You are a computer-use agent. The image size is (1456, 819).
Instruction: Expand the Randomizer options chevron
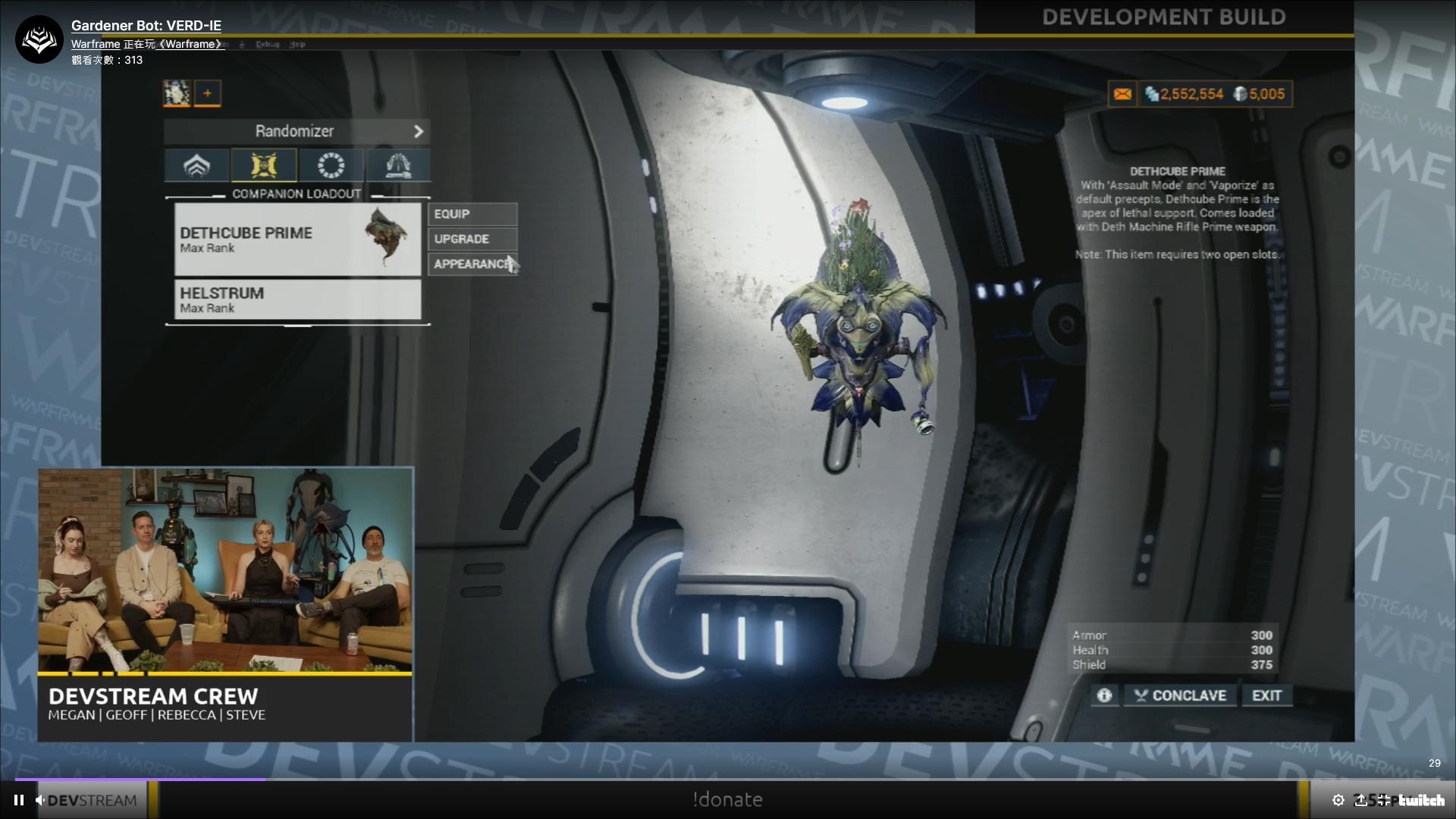click(x=419, y=130)
